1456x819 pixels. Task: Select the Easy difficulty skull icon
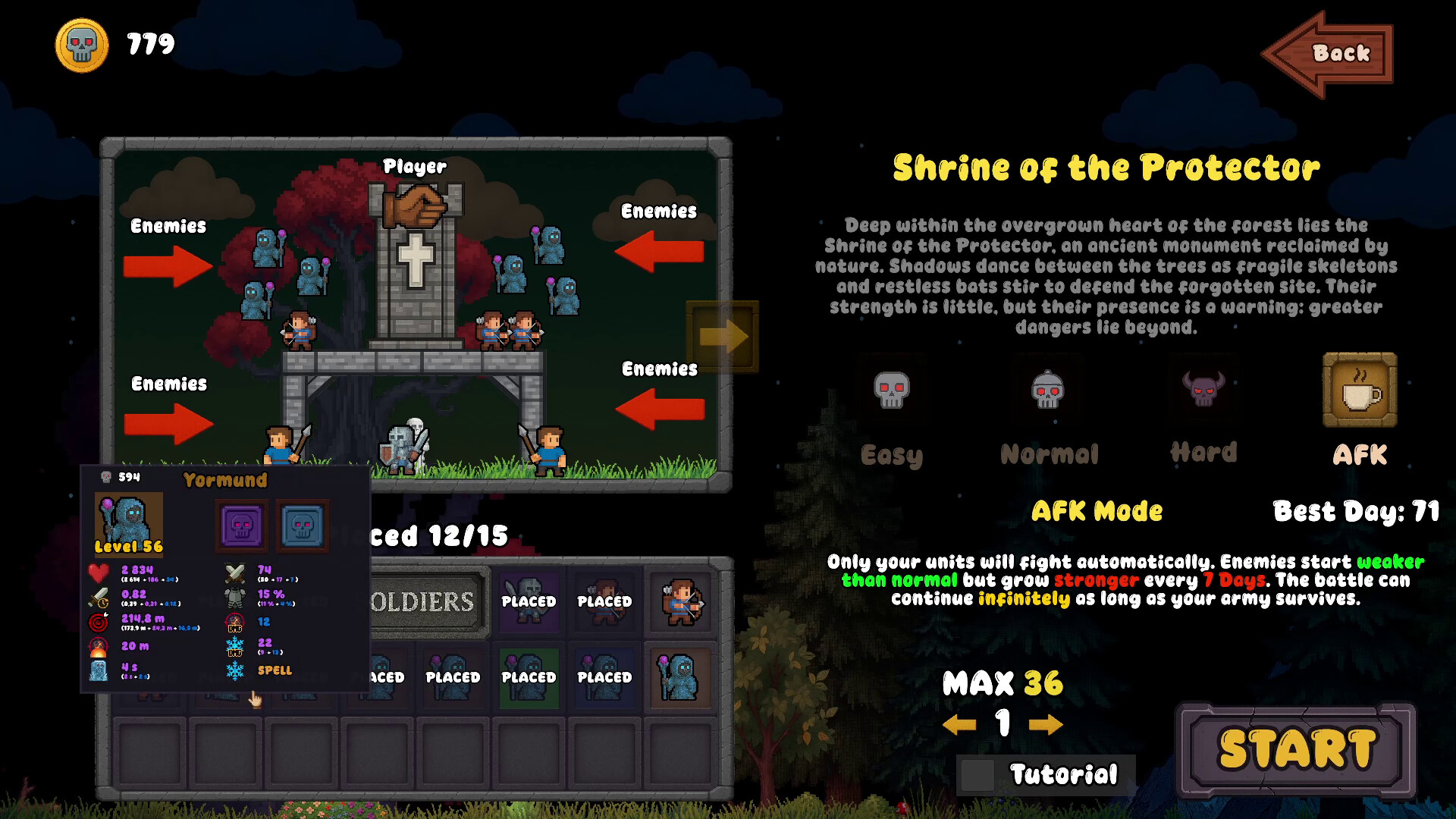tap(892, 390)
